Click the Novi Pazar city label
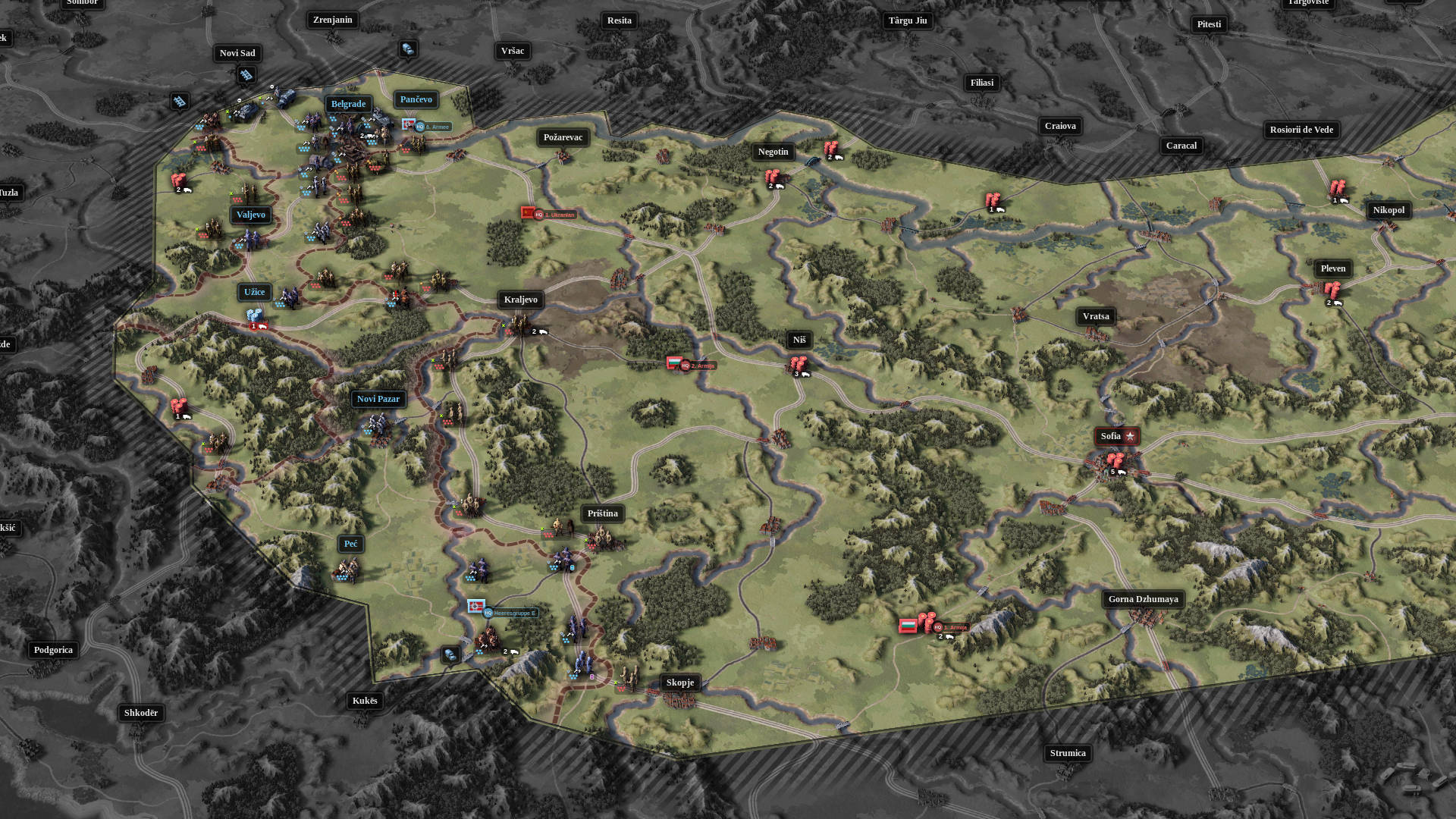Viewport: 1456px width, 819px height. pyautogui.click(x=378, y=398)
